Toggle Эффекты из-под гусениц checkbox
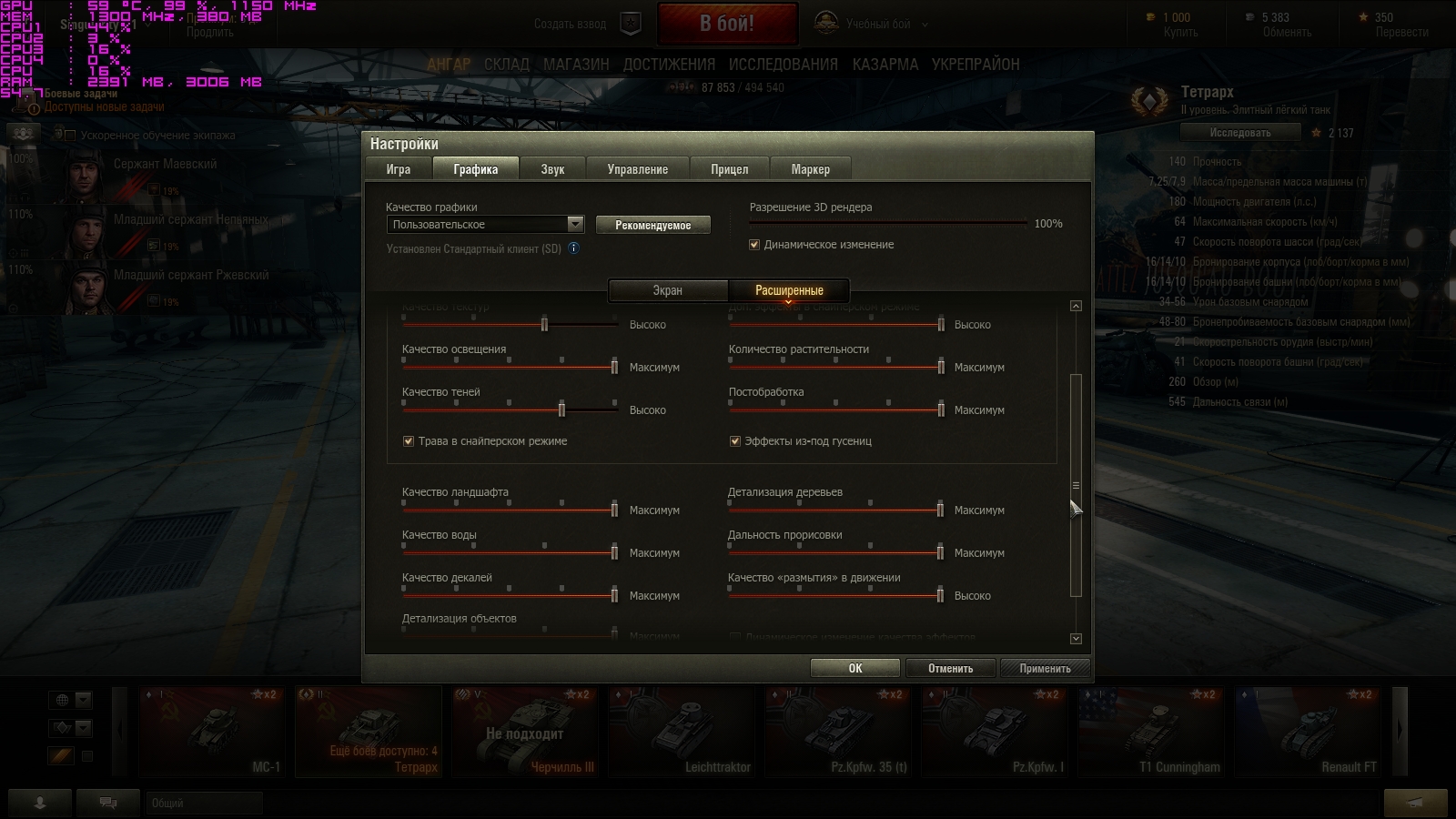Image resolution: width=1456 pixels, height=819 pixels. click(x=735, y=441)
